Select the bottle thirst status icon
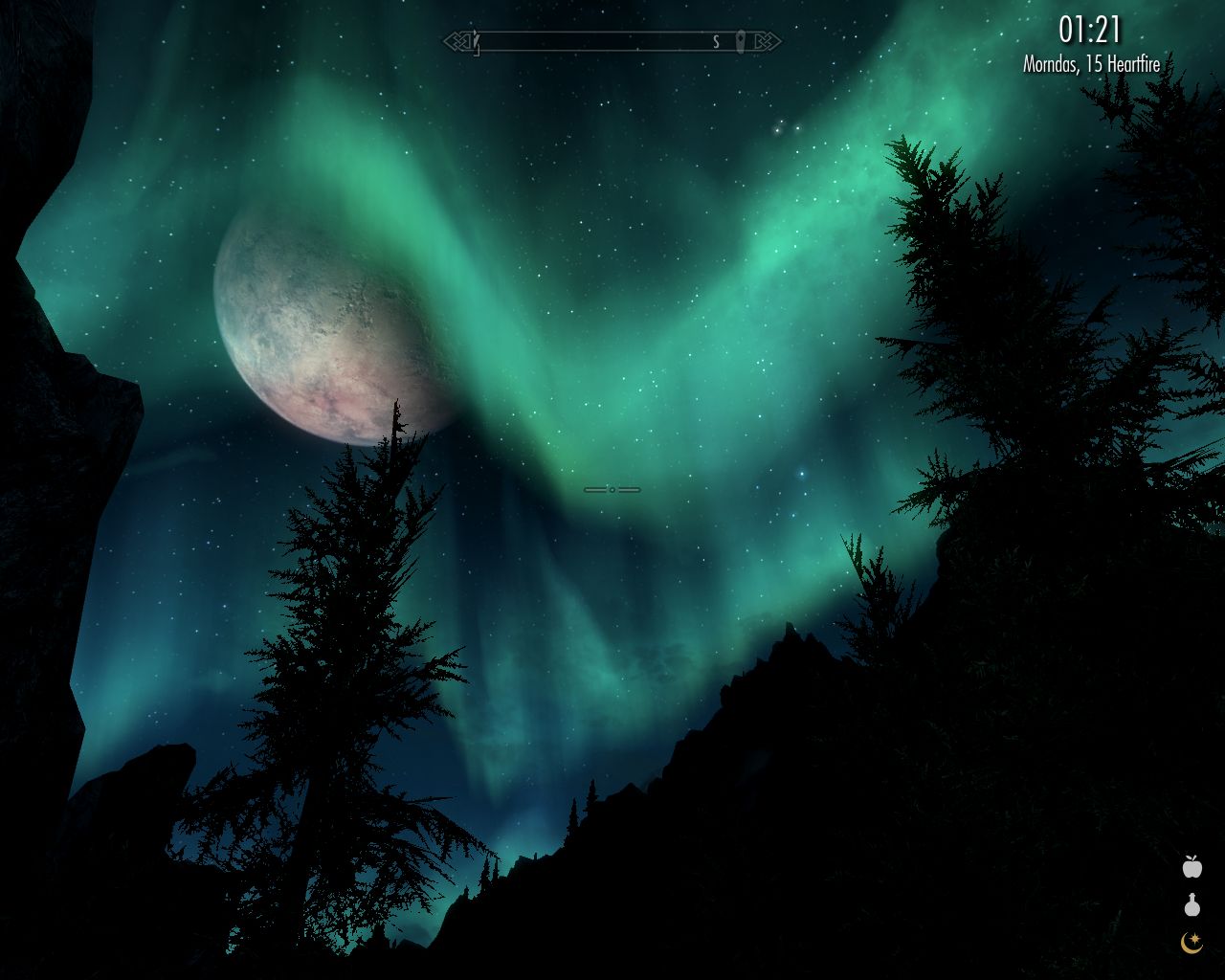 click(1192, 904)
